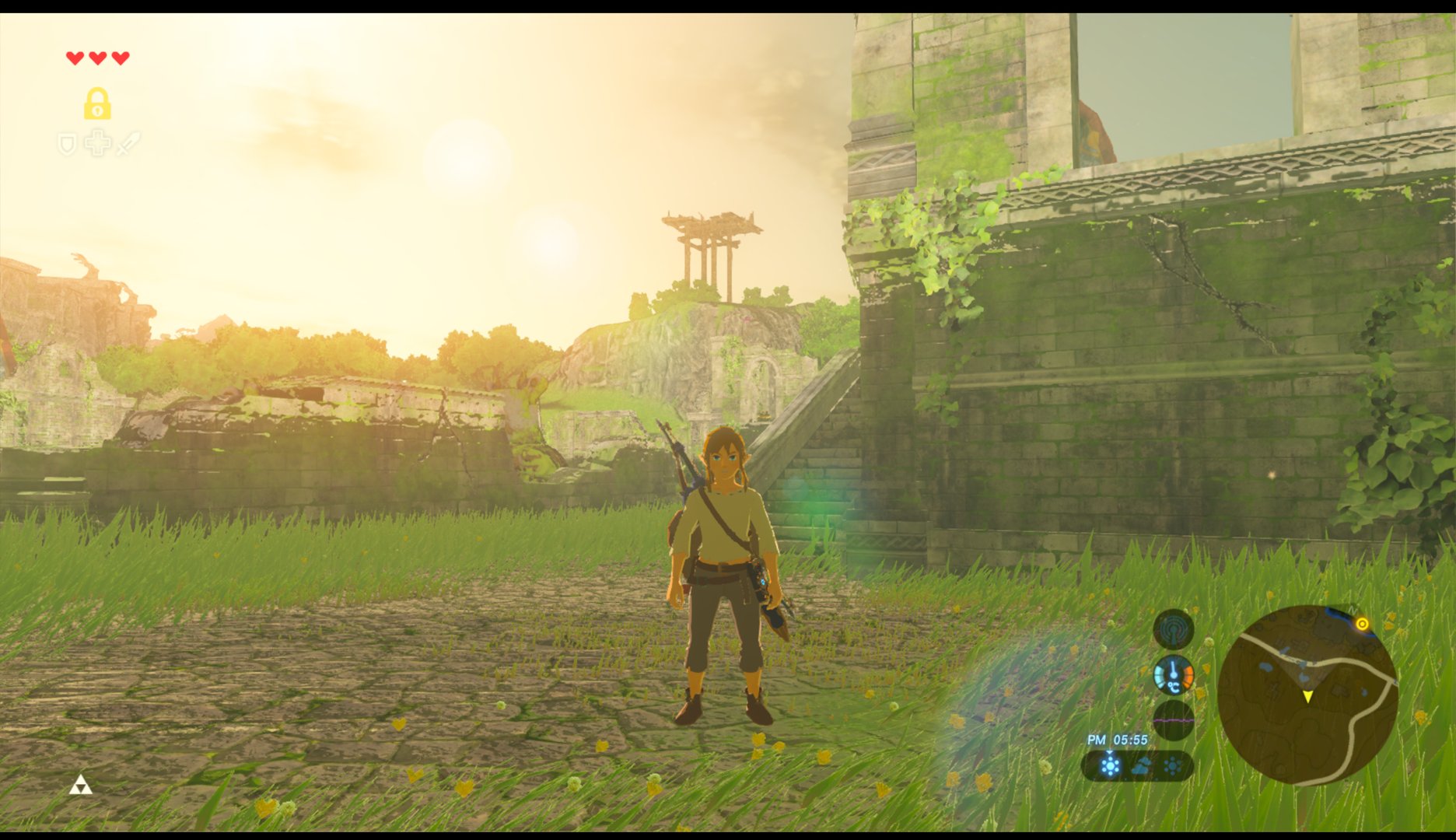Click the temperature gauge icon
This screenshot has height=840, width=1456.
(1173, 674)
